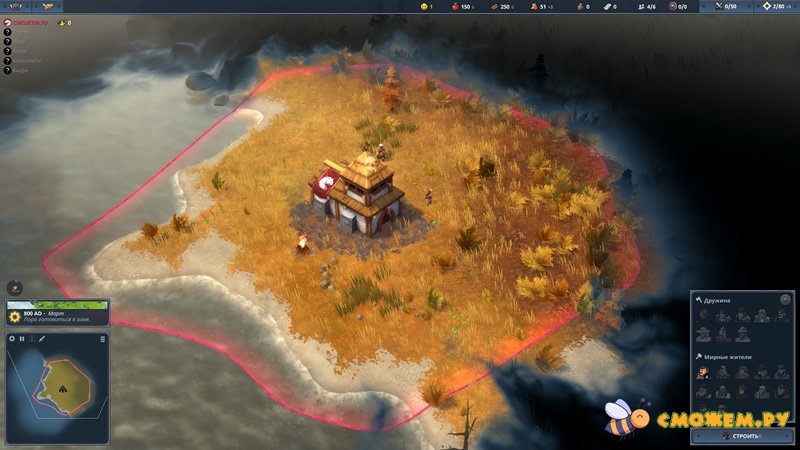Select the sword icon on minimap toolbar
This screenshot has width=800, height=450.
(x=43, y=339)
